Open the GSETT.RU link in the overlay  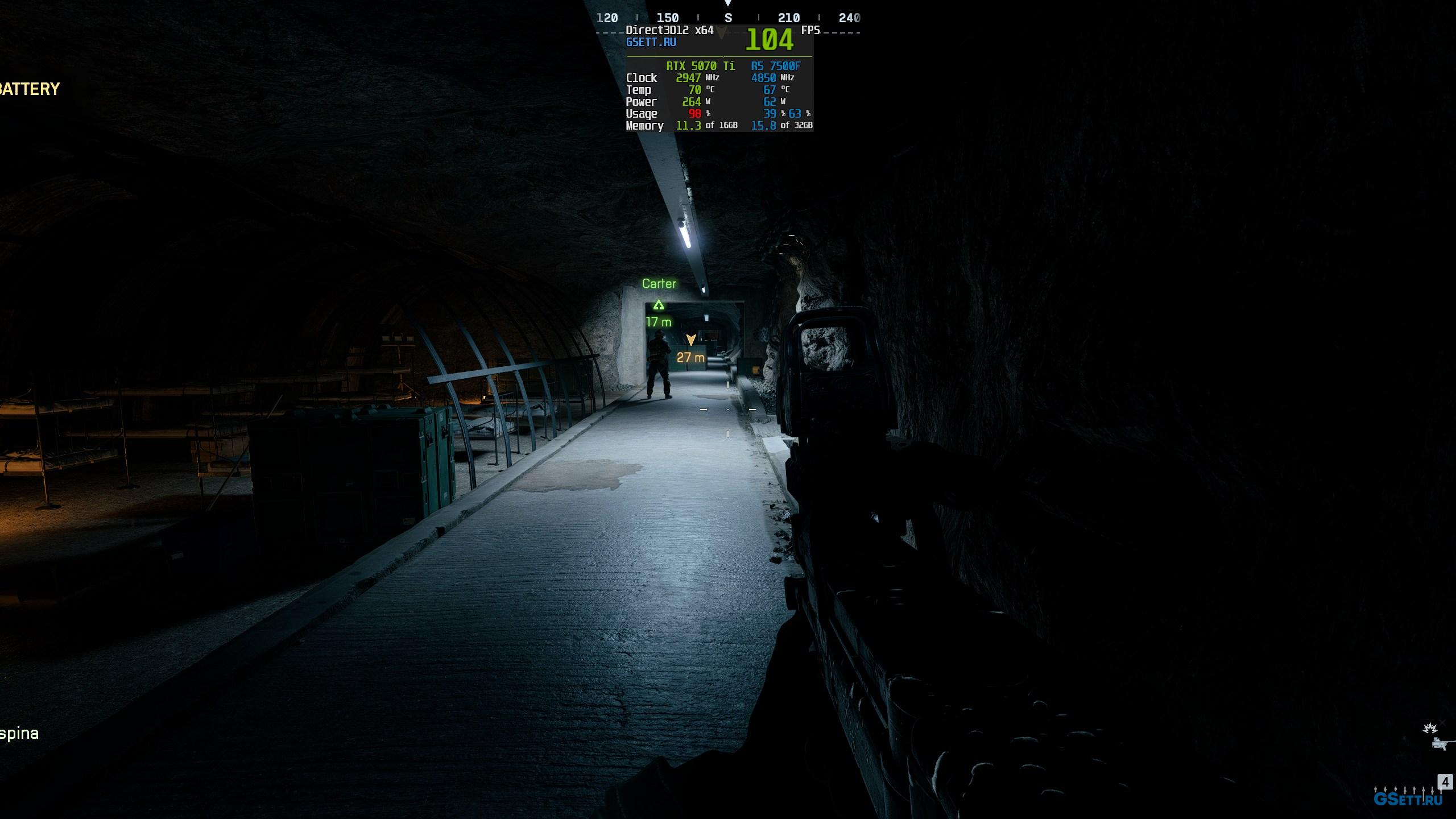(651, 42)
